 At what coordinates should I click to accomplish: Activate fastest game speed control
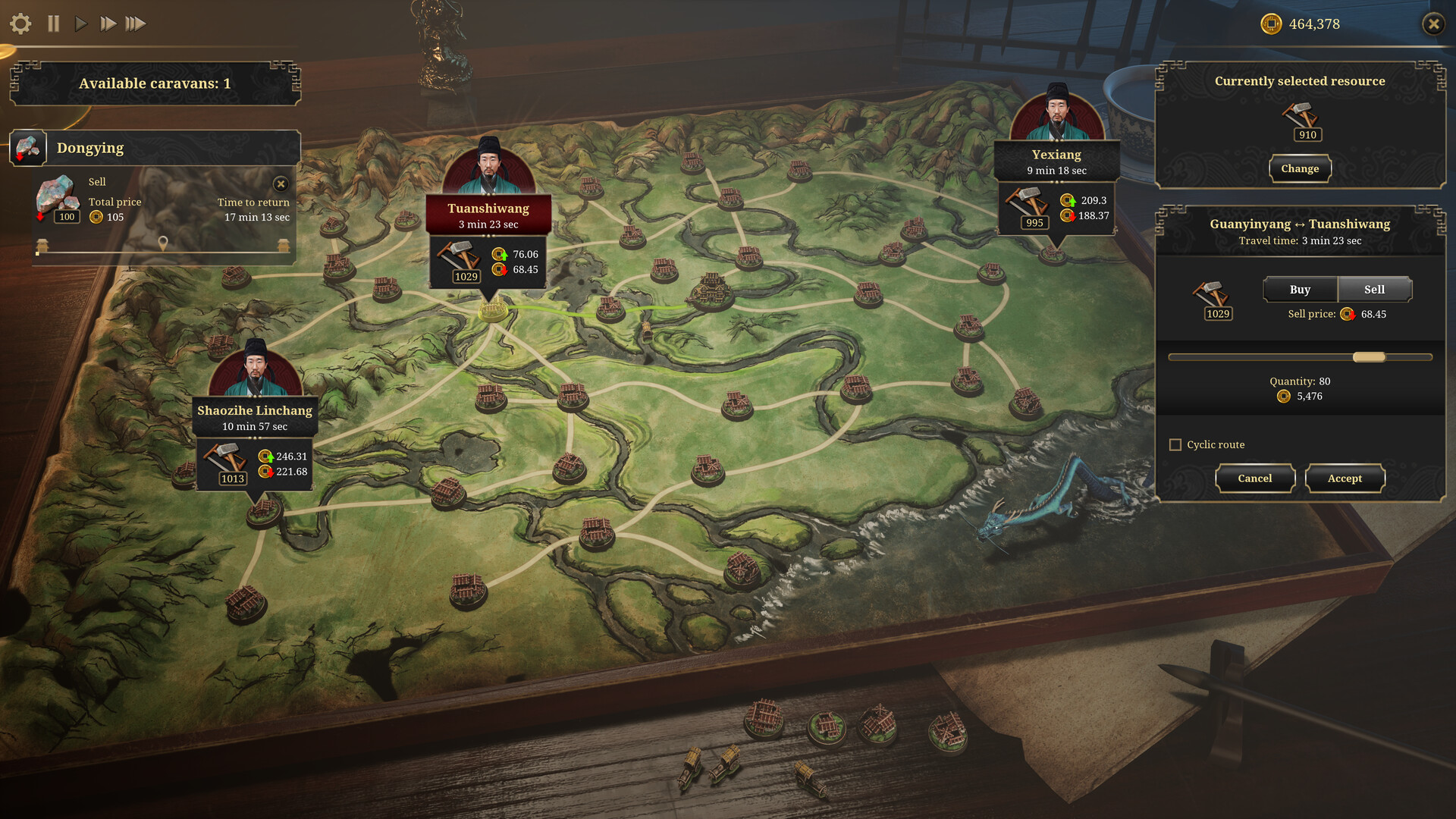(137, 24)
